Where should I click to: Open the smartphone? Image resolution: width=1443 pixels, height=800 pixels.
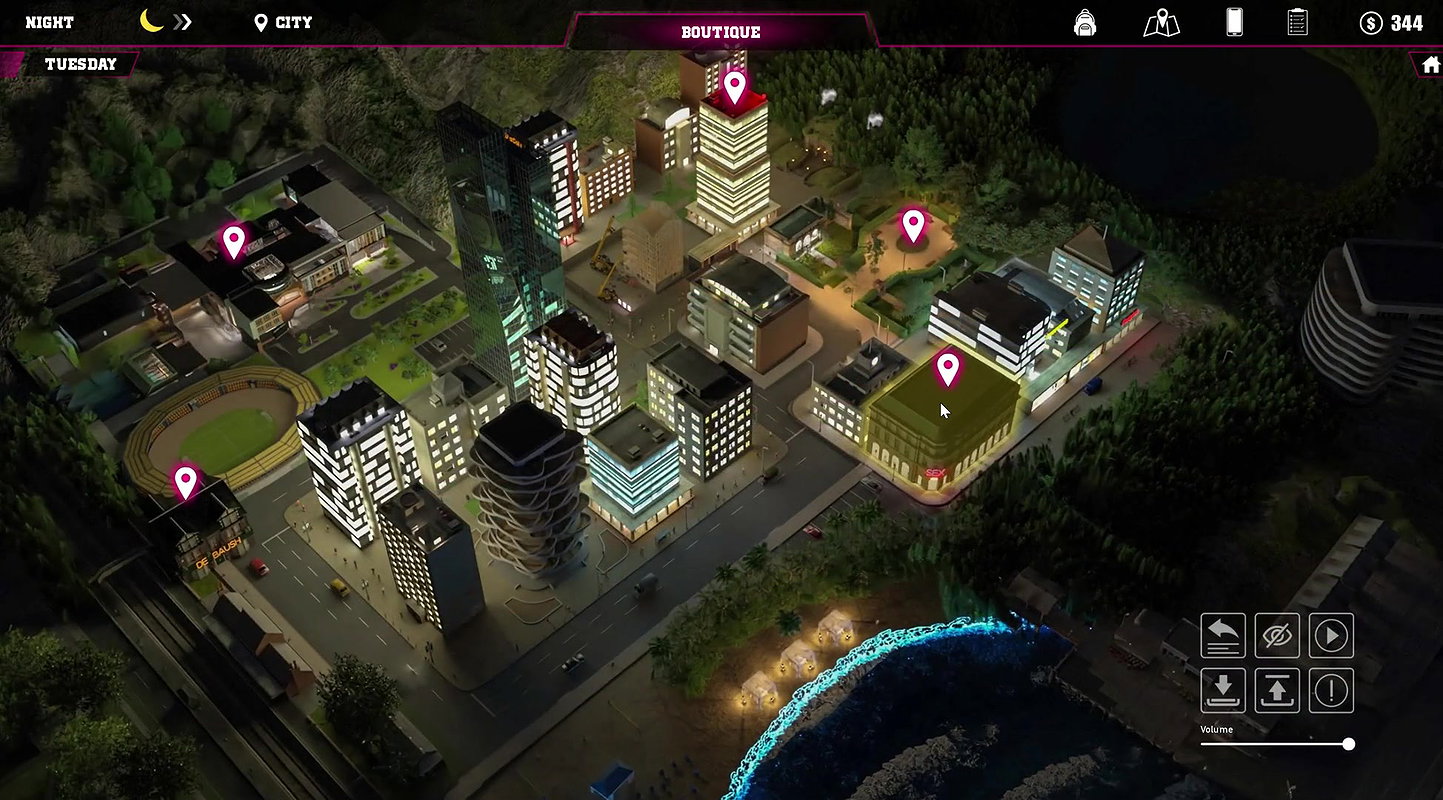click(1234, 22)
